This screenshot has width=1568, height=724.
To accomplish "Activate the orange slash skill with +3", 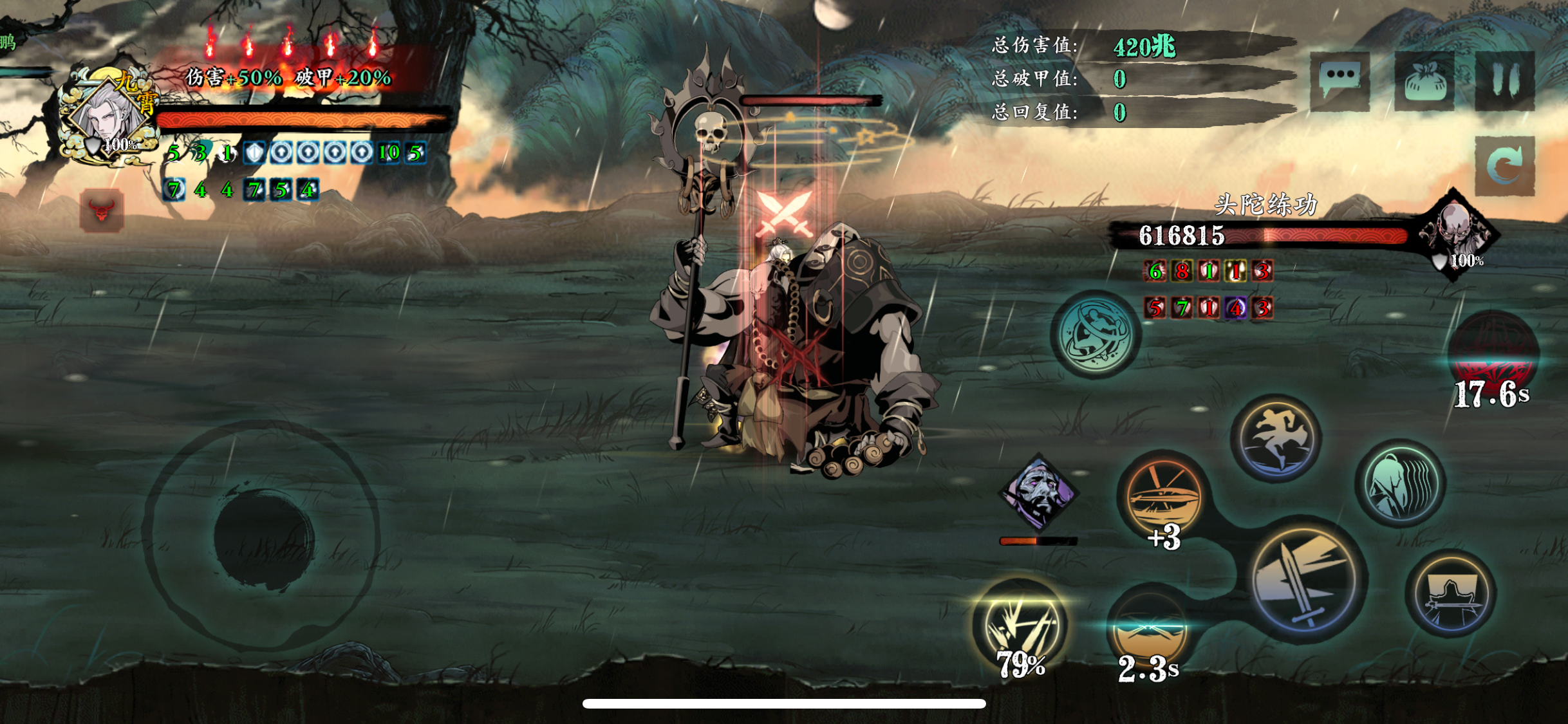I will pyautogui.click(x=1163, y=494).
